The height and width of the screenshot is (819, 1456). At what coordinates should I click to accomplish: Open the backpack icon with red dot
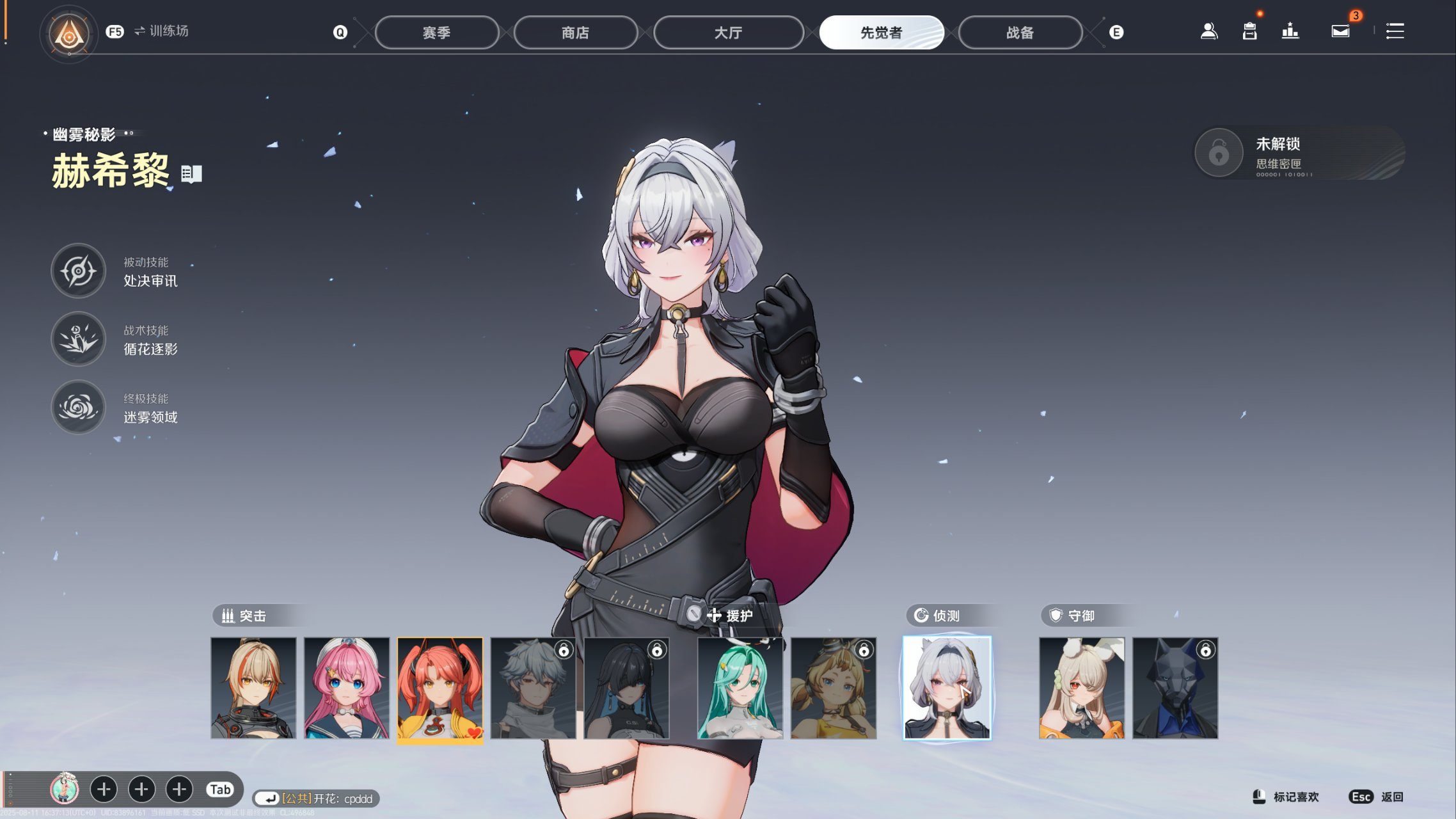coord(1249,31)
